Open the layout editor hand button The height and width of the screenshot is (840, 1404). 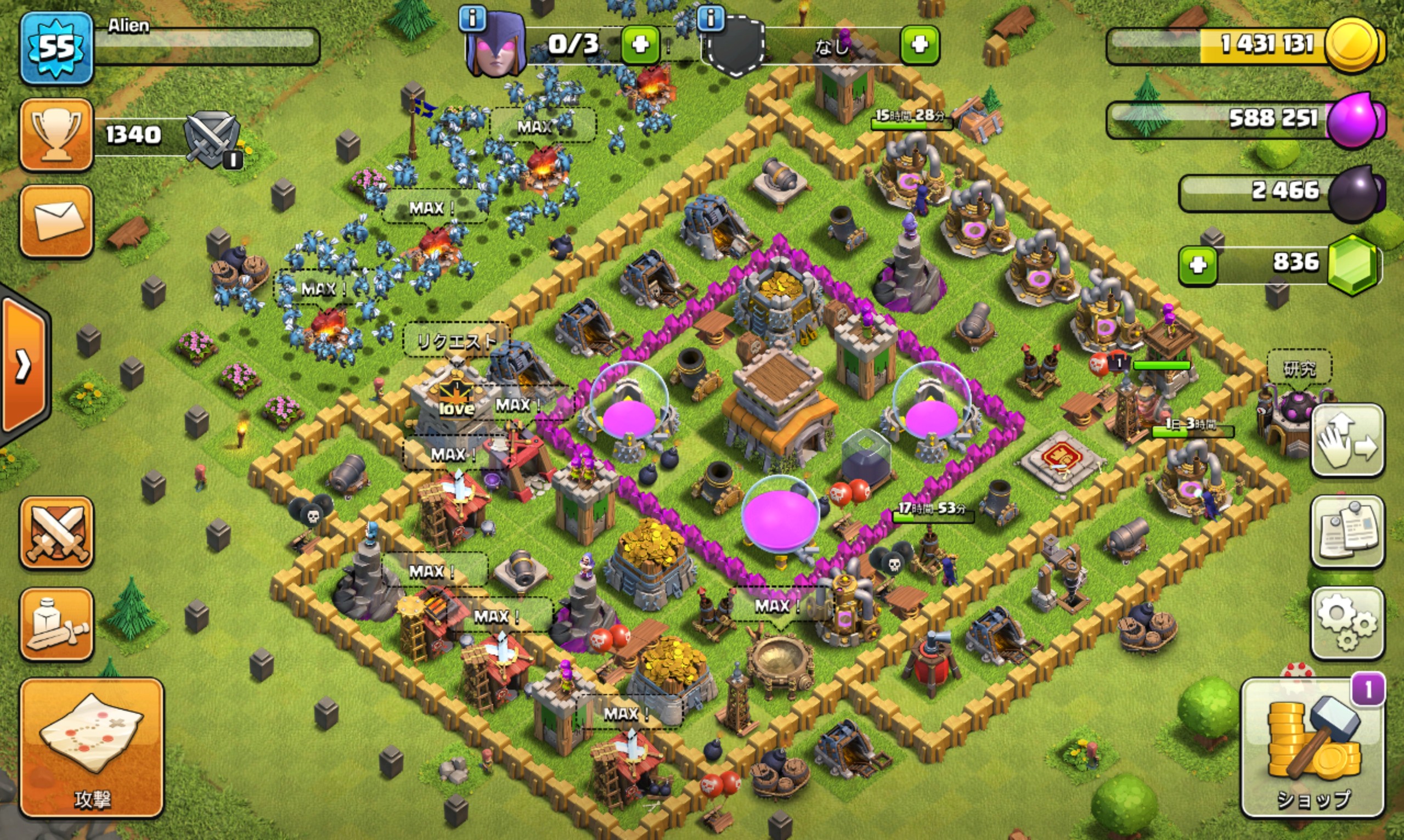click(1347, 441)
